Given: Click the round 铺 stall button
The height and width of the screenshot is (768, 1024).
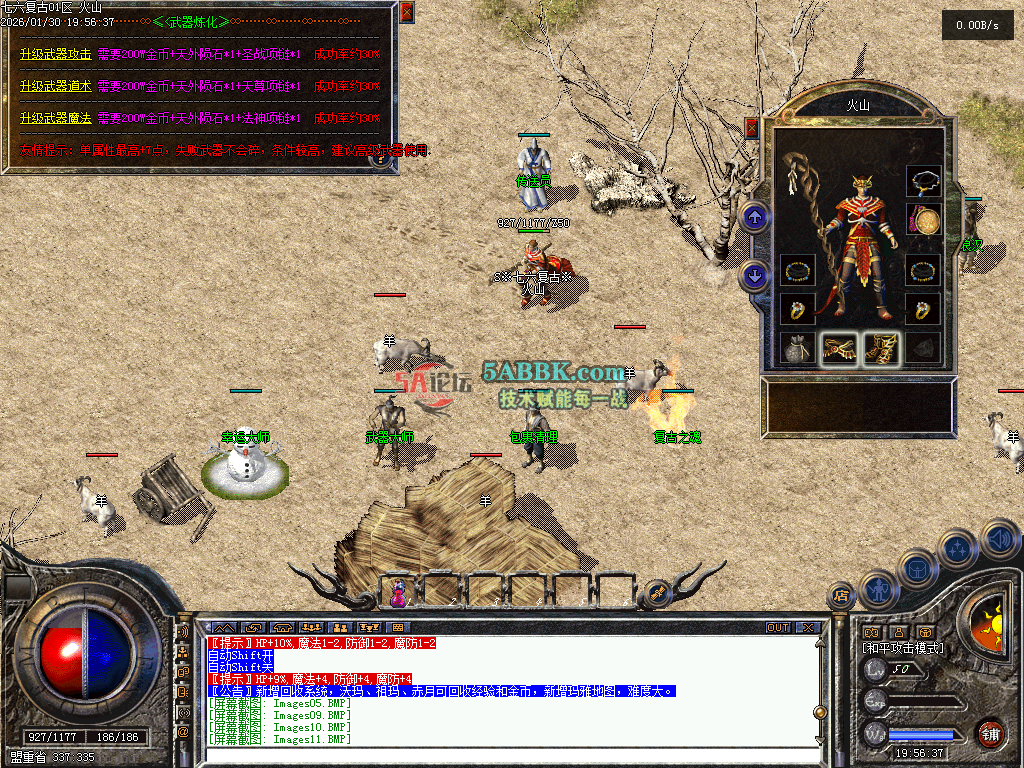Looking at the screenshot, I should click(x=990, y=731).
